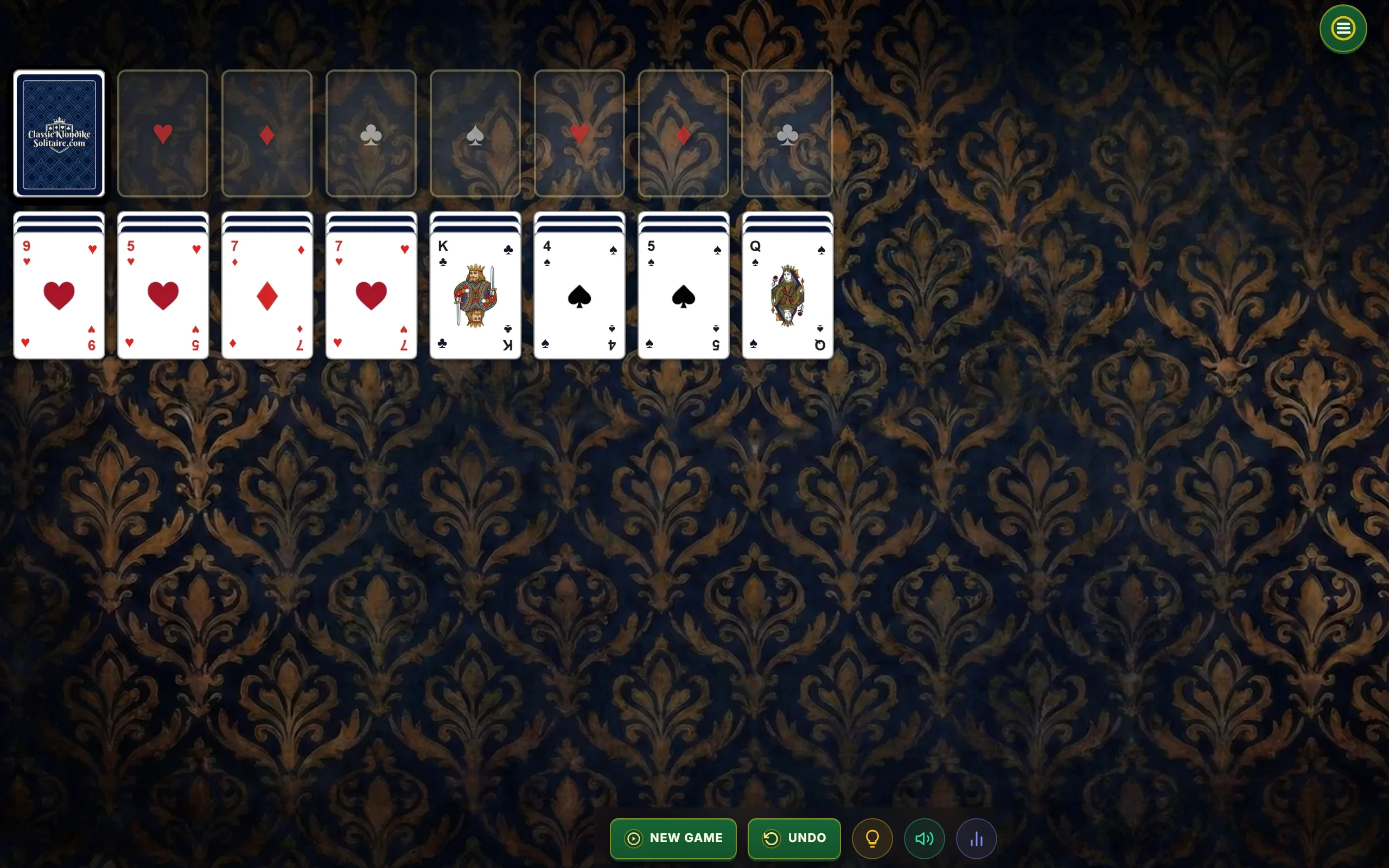Choose the seven of diamonds card
Viewport: 1389px width, 868px height.
[x=267, y=296]
